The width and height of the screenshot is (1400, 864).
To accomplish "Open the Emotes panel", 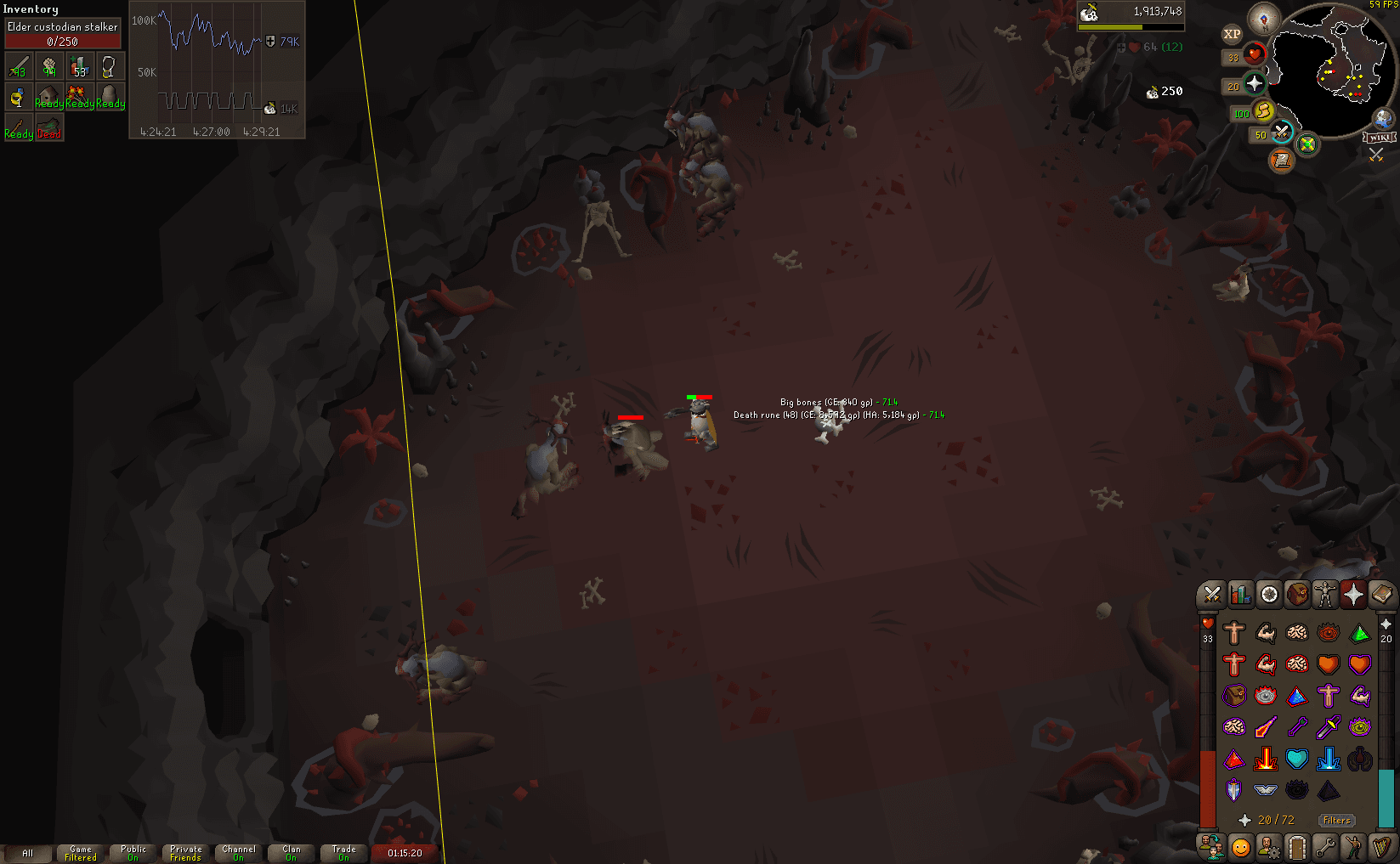I will point(1353,847).
